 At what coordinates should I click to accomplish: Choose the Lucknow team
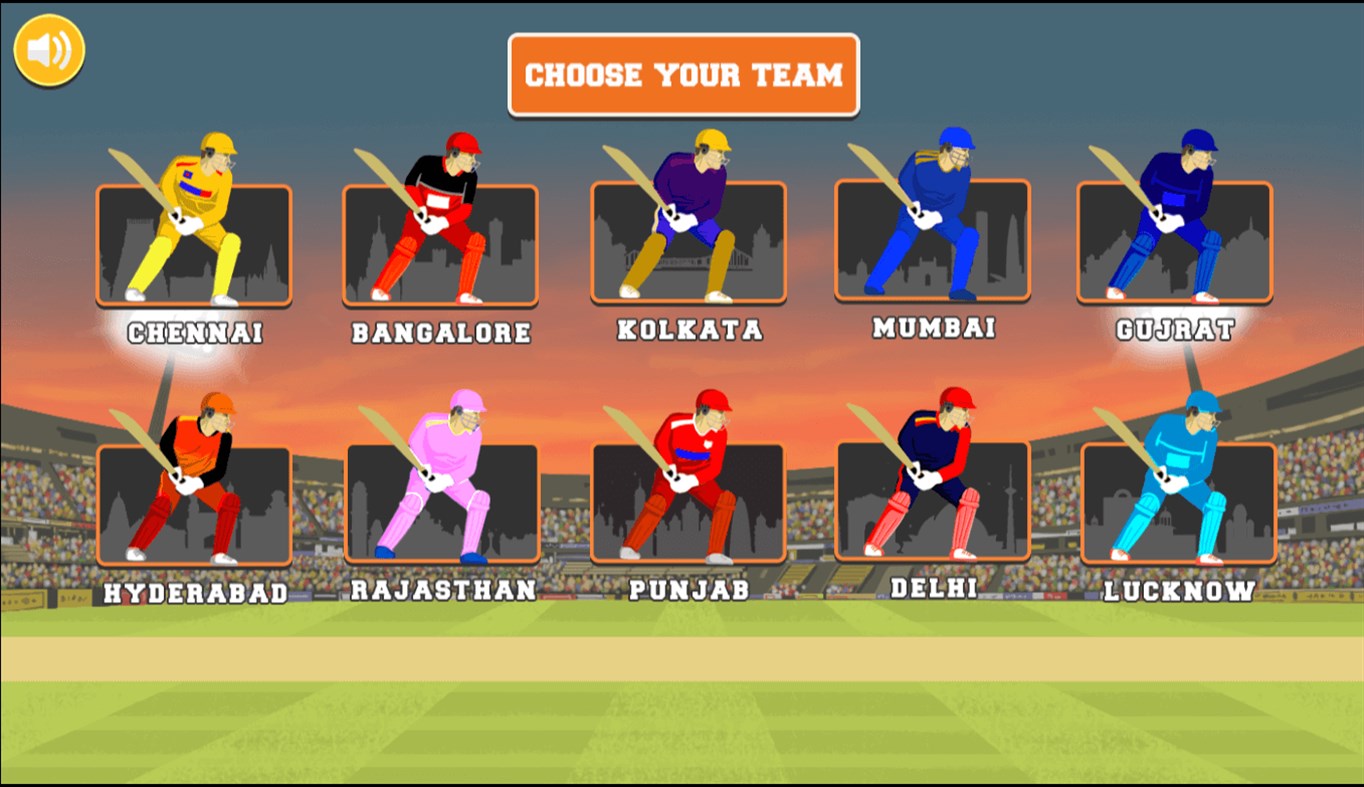click(1176, 505)
